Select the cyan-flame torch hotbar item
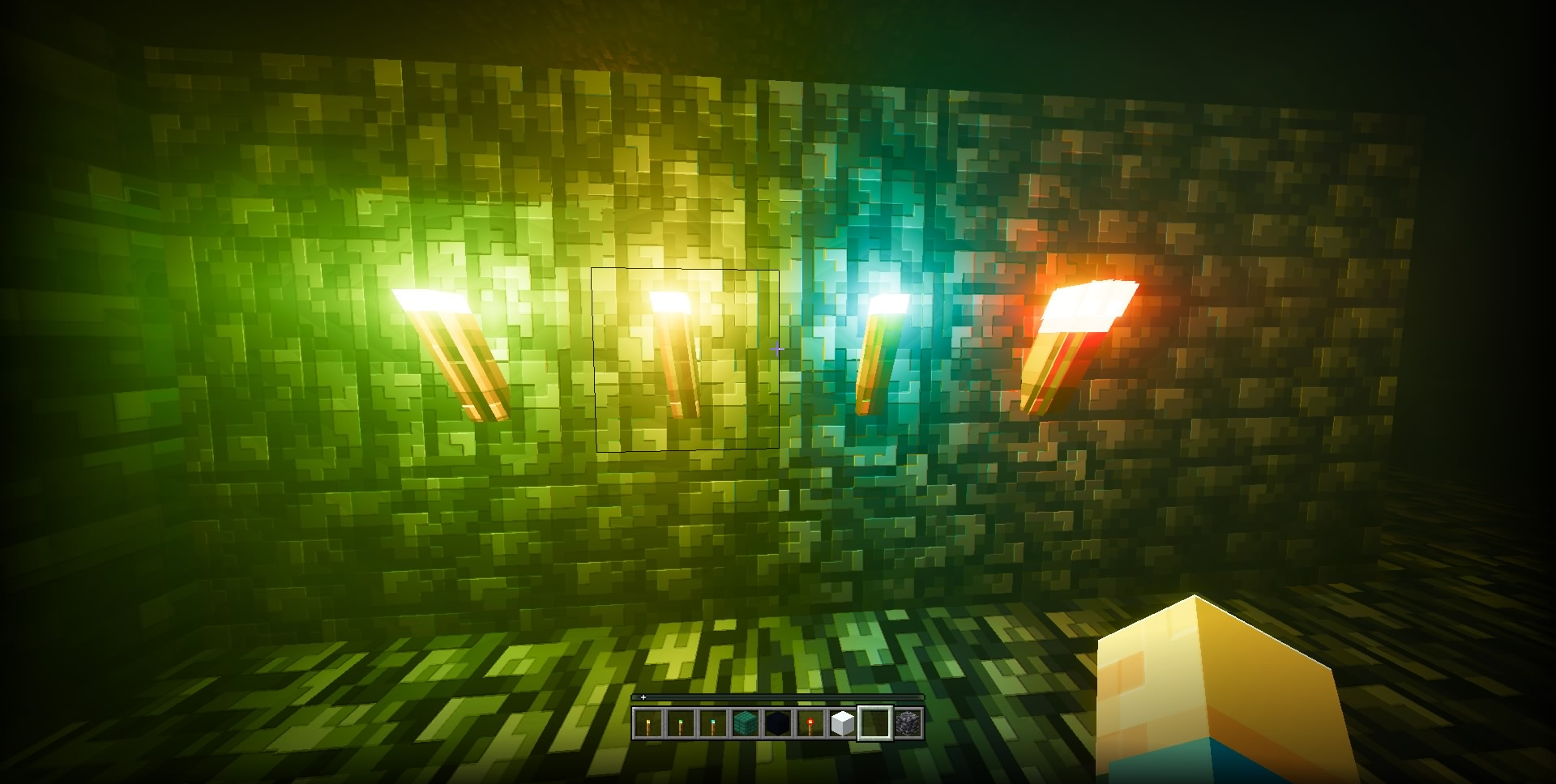1556x784 pixels. tap(713, 723)
